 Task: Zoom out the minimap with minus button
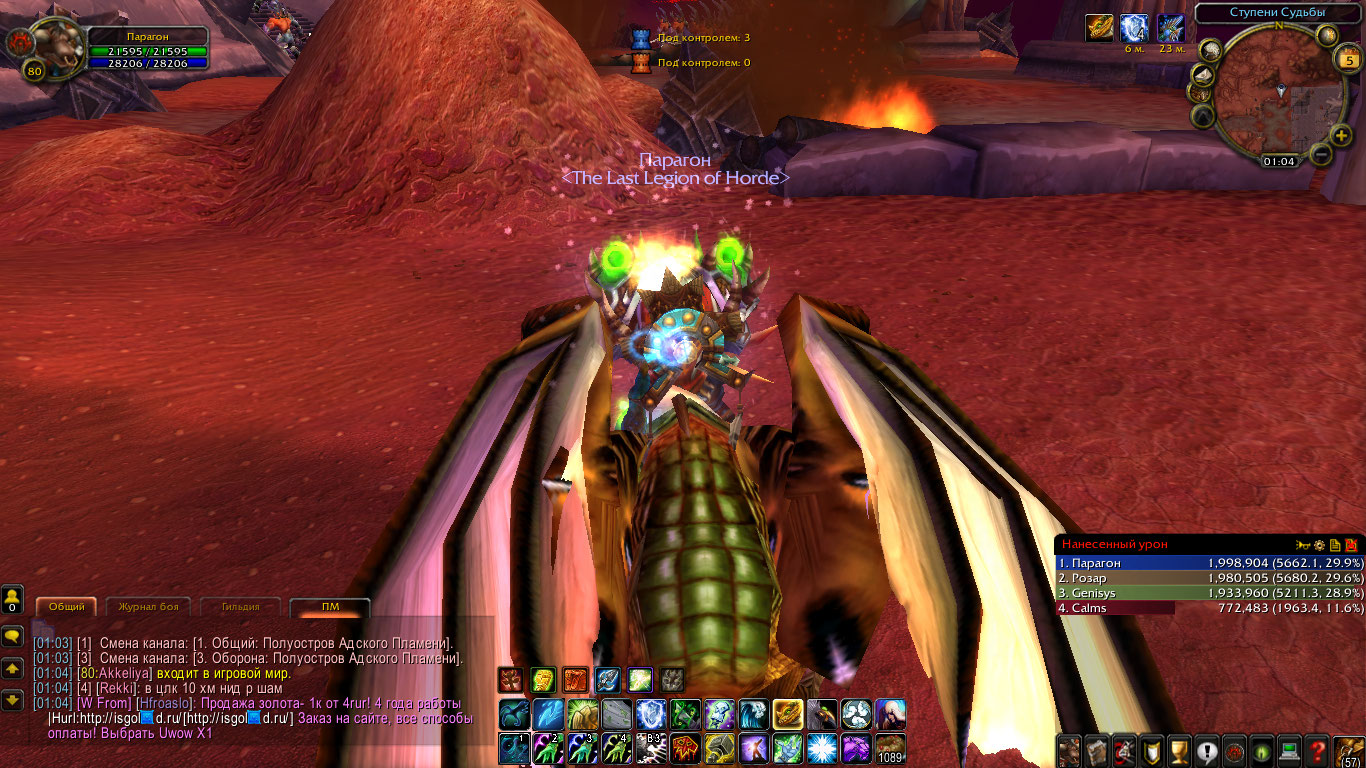pyautogui.click(x=1320, y=155)
